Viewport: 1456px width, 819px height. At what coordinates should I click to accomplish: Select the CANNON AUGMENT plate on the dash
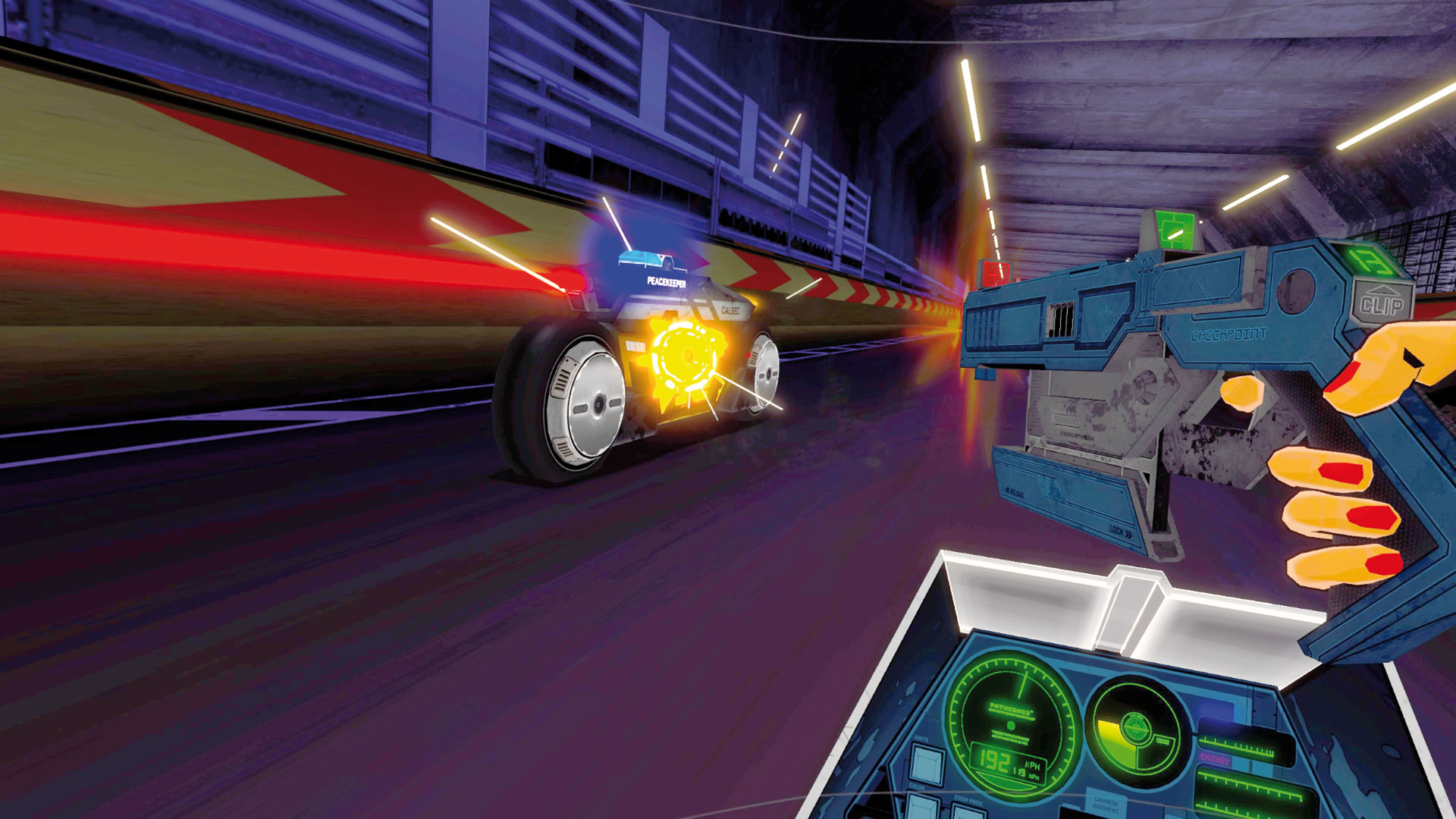pyautogui.click(x=1106, y=804)
